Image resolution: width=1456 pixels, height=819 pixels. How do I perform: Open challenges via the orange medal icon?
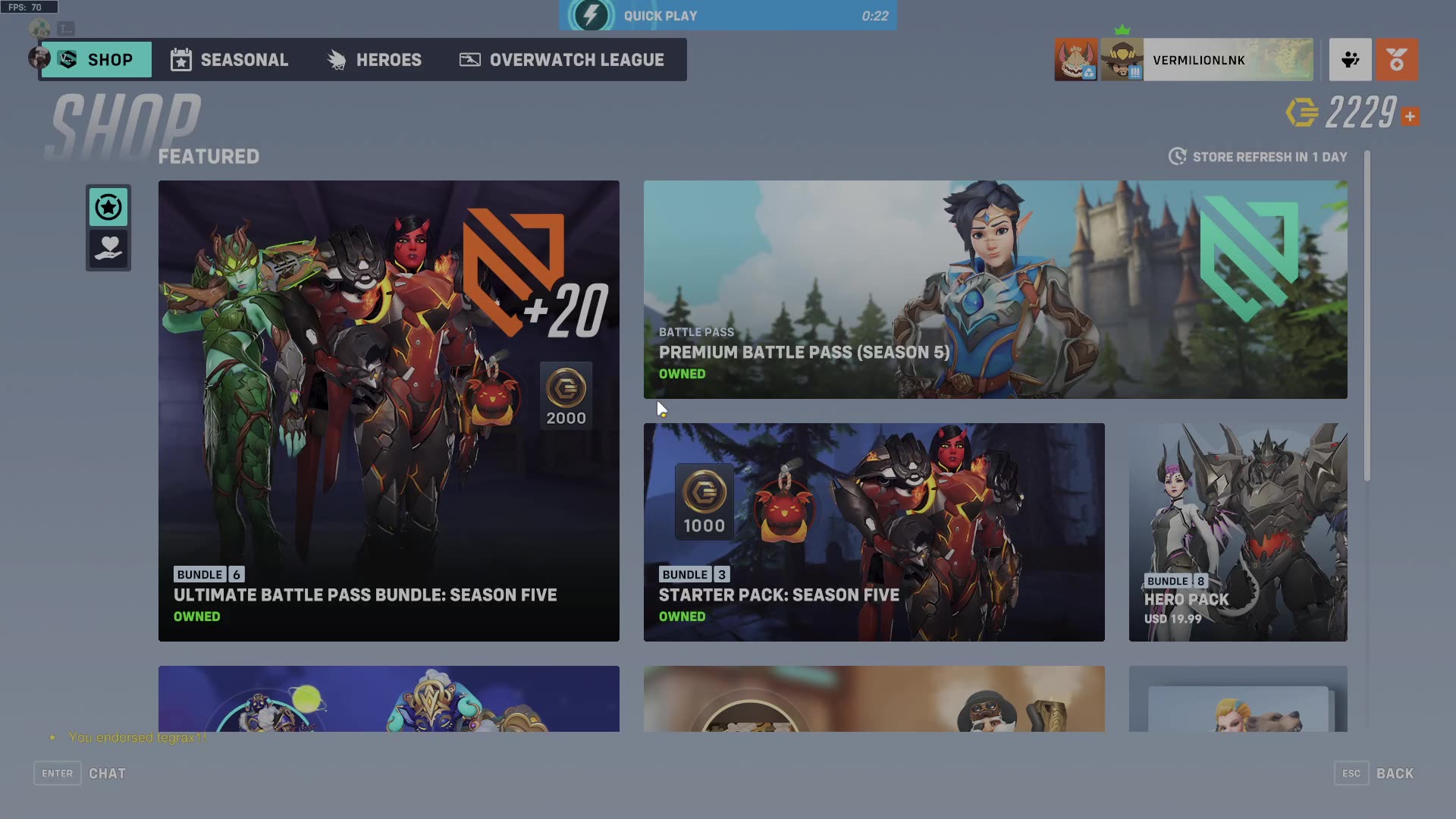(1398, 59)
